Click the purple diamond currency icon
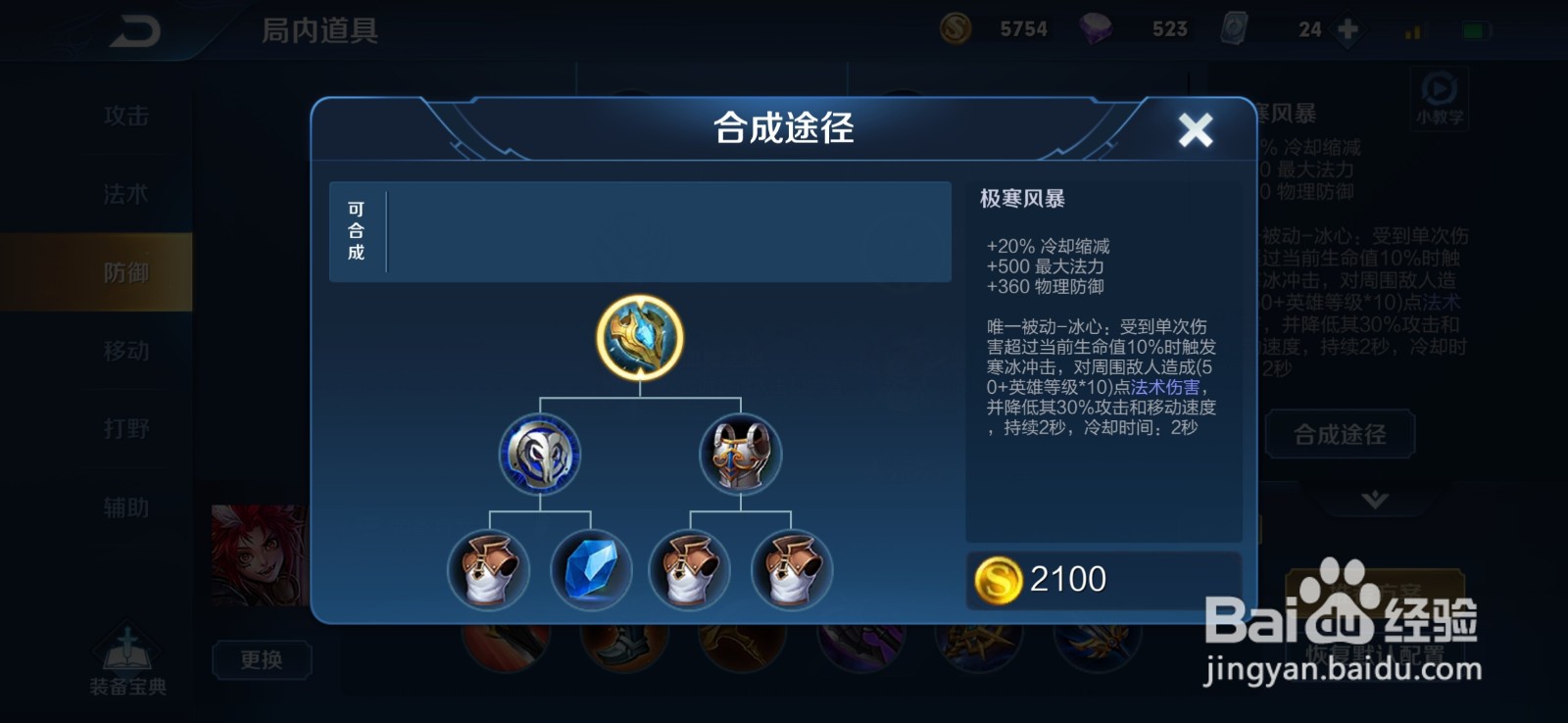1568x723 pixels. tap(1098, 26)
